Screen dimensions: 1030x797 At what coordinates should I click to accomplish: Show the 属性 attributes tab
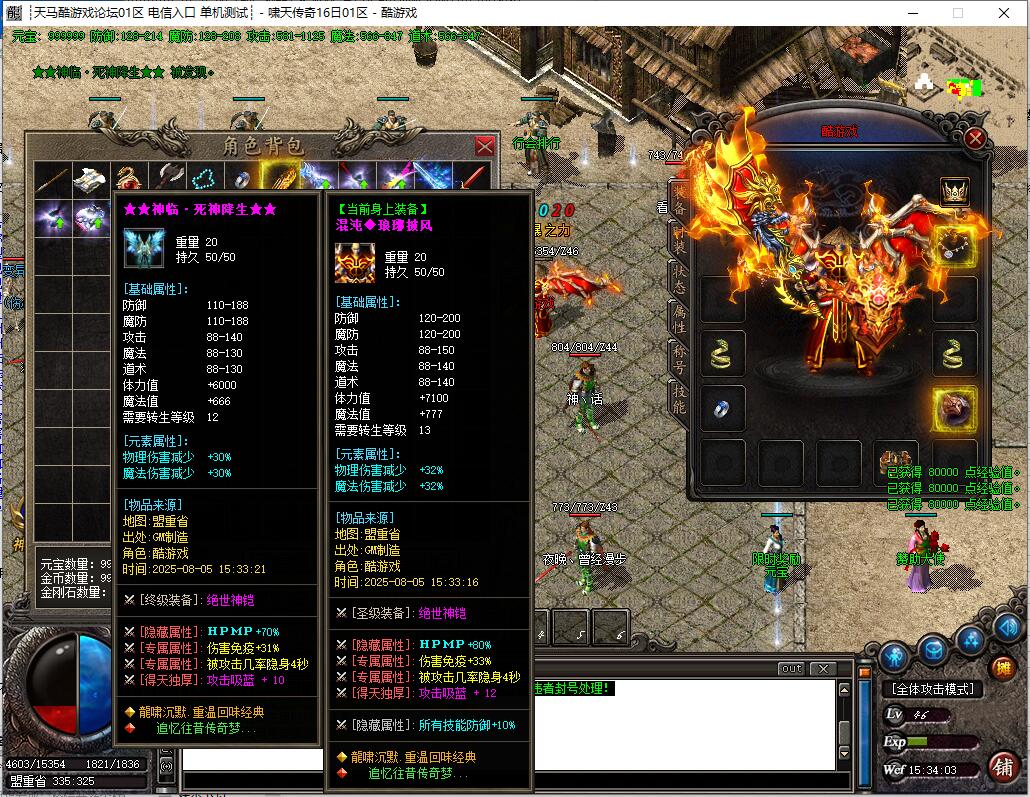point(679,317)
